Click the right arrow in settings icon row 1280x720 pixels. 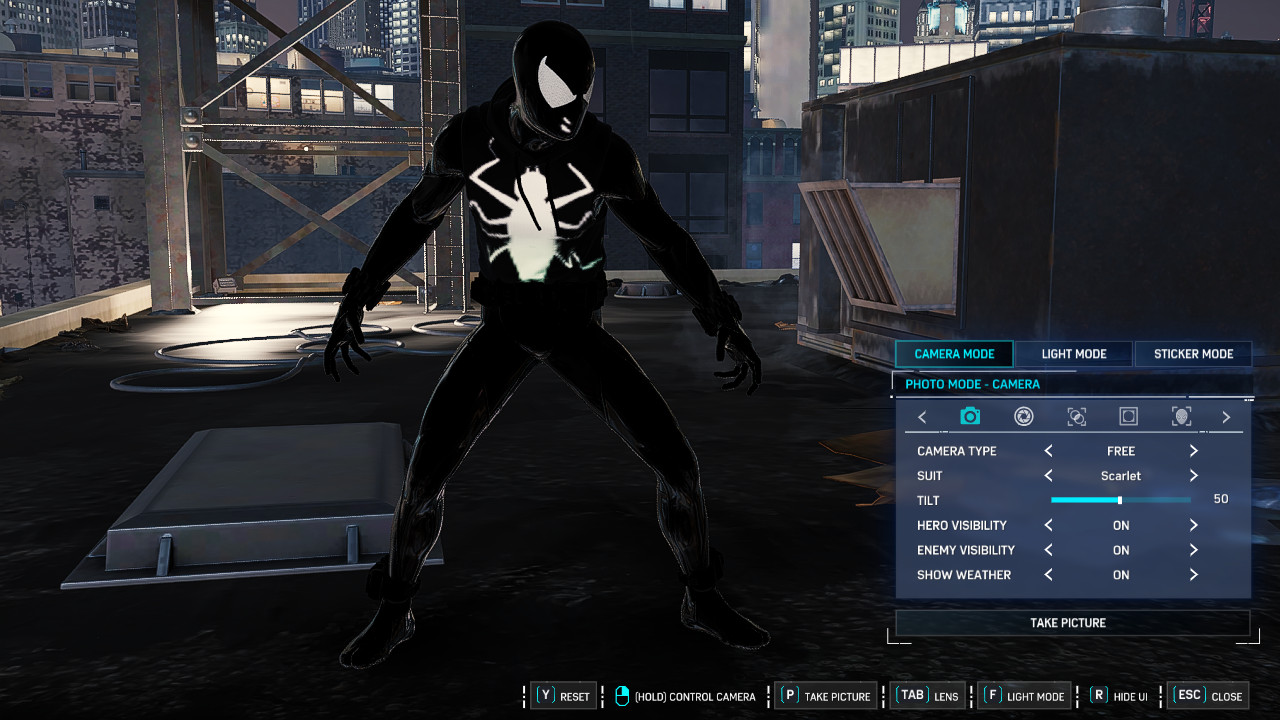1226,417
